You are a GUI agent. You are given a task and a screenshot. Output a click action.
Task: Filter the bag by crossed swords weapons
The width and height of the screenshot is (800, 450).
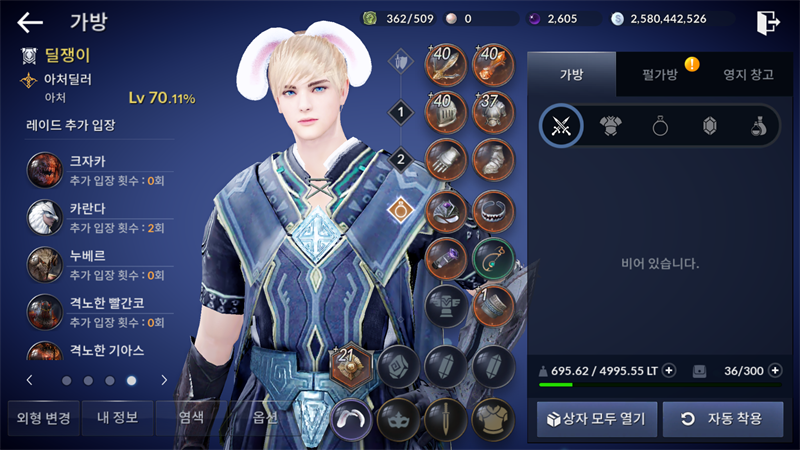(561, 126)
